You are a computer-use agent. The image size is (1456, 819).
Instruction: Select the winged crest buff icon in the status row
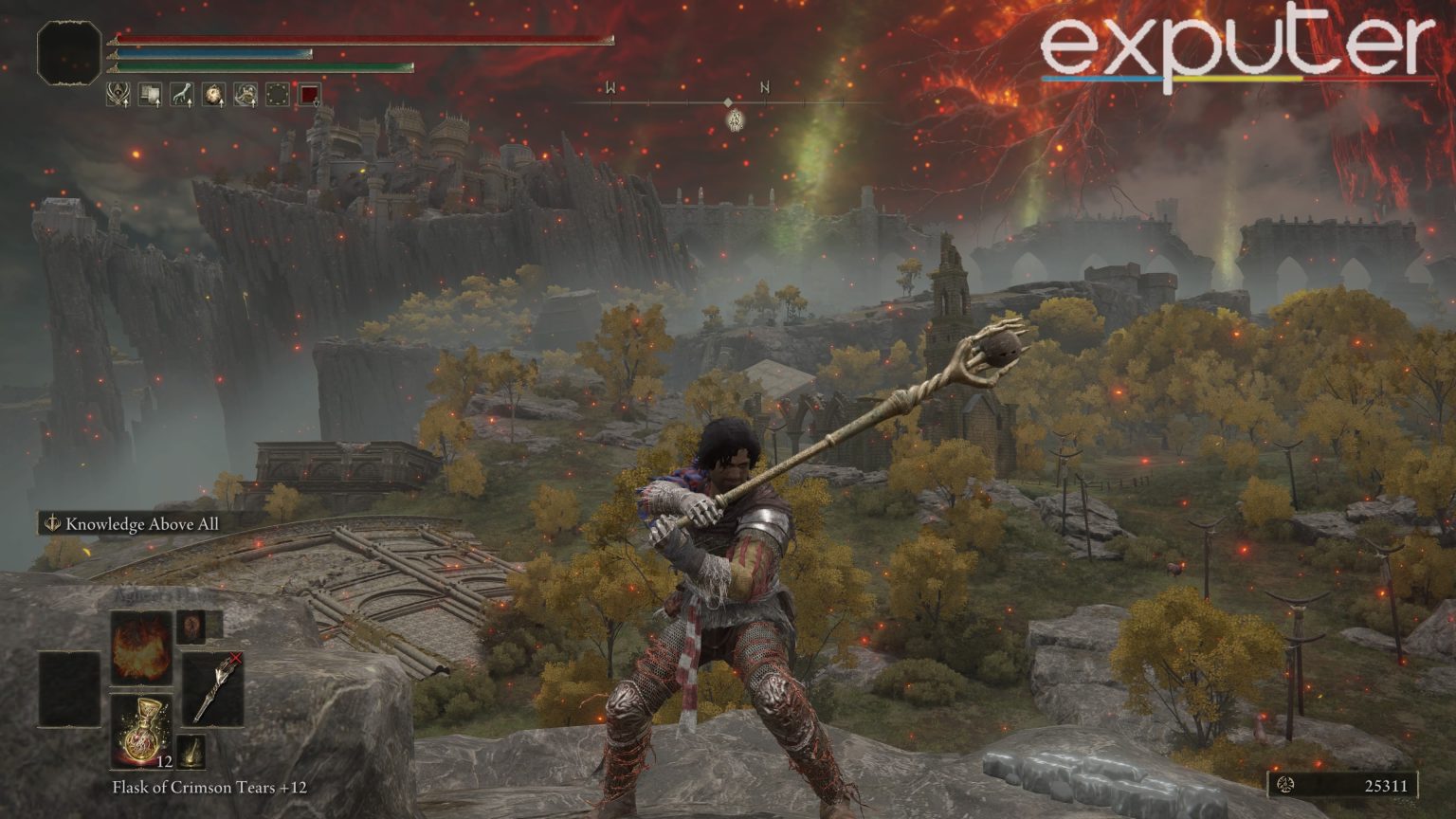pyautogui.click(x=118, y=93)
